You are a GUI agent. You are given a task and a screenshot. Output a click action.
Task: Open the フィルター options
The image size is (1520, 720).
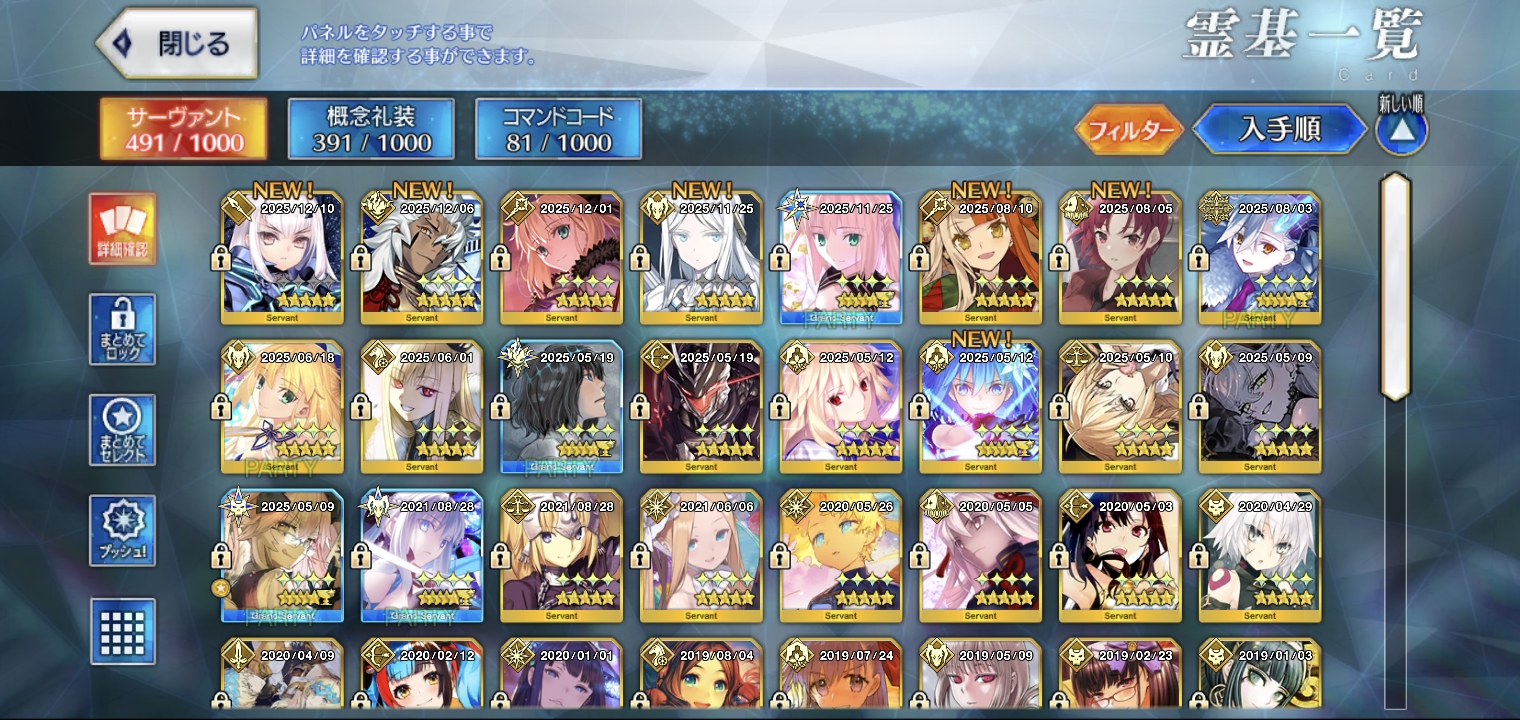[1129, 130]
